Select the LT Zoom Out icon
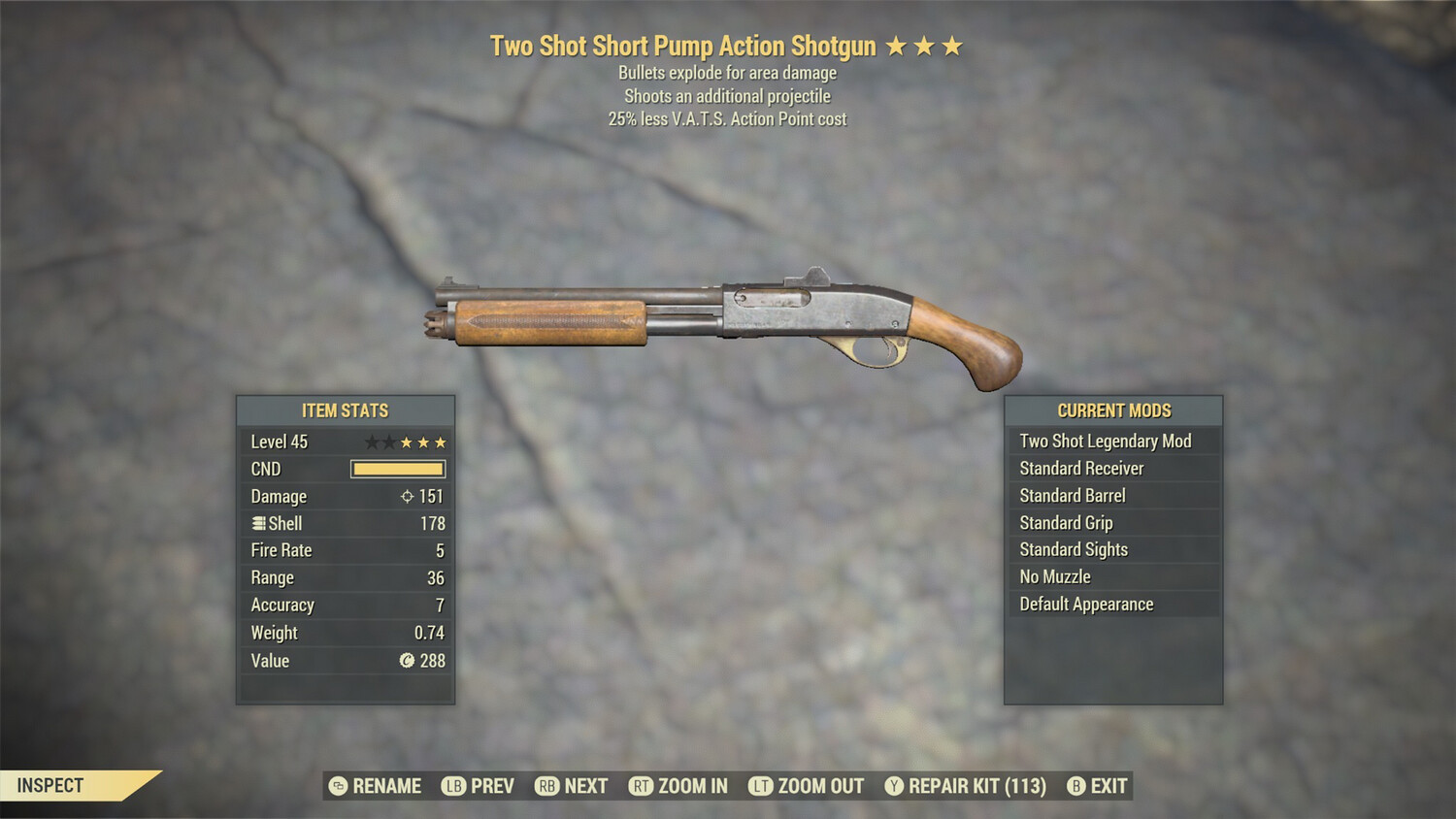The image size is (1456, 819). pyautogui.click(x=759, y=786)
